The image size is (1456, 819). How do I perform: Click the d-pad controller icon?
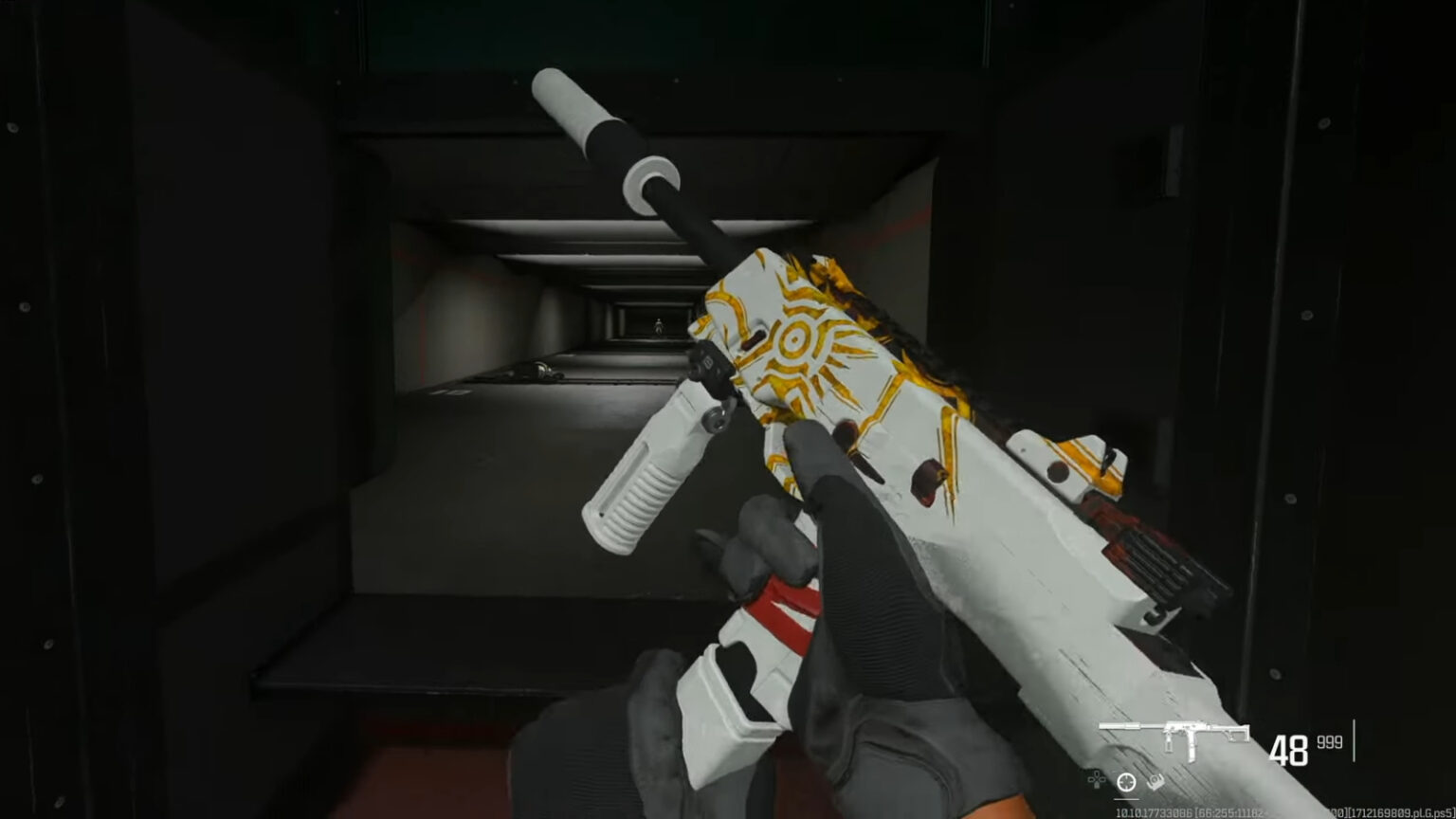pyautogui.click(x=1097, y=780)
